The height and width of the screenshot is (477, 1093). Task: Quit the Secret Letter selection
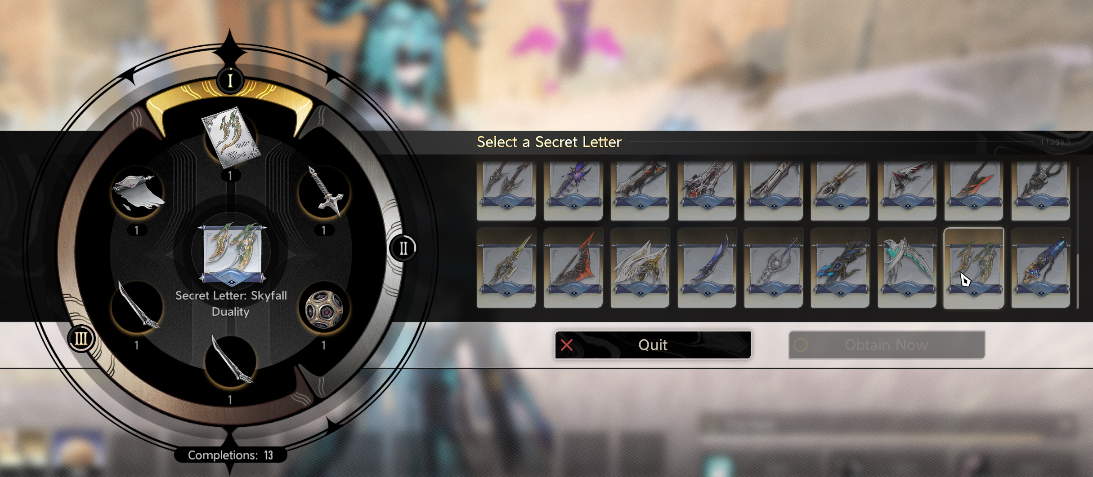(x=652, y=345)
